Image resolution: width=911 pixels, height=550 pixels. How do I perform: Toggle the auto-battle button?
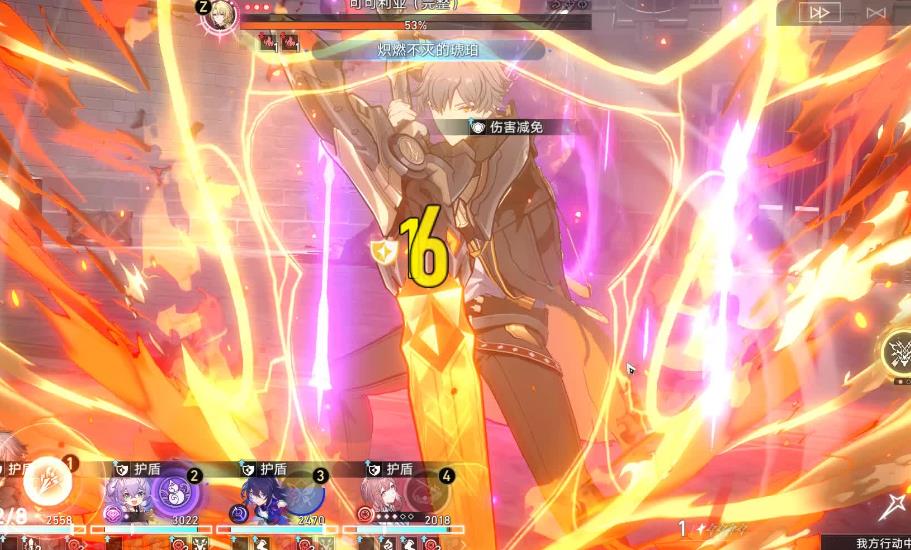pyautogui.click(x=876, y=12)
